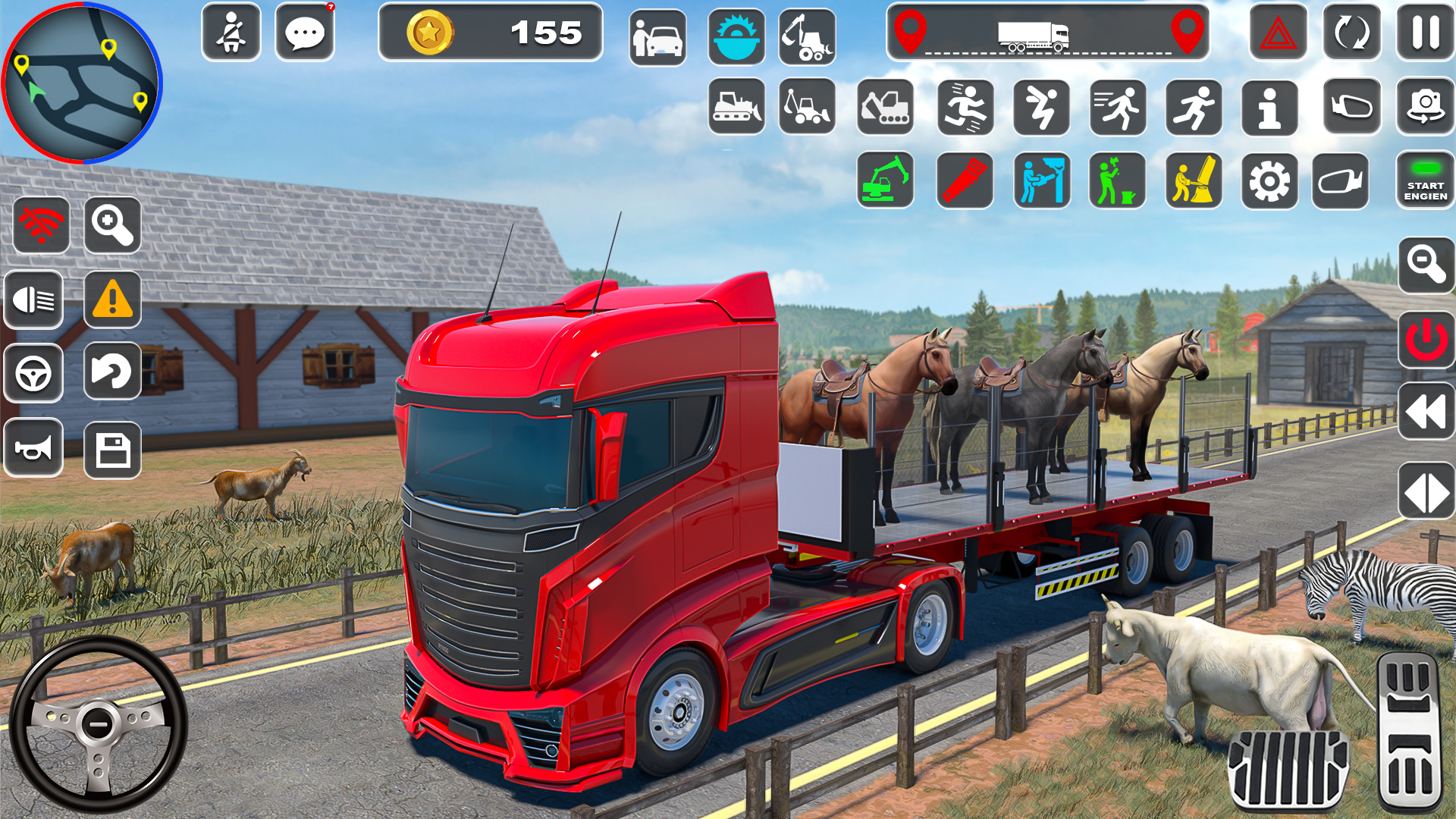Tap the info icon

tap(1270, 108)
